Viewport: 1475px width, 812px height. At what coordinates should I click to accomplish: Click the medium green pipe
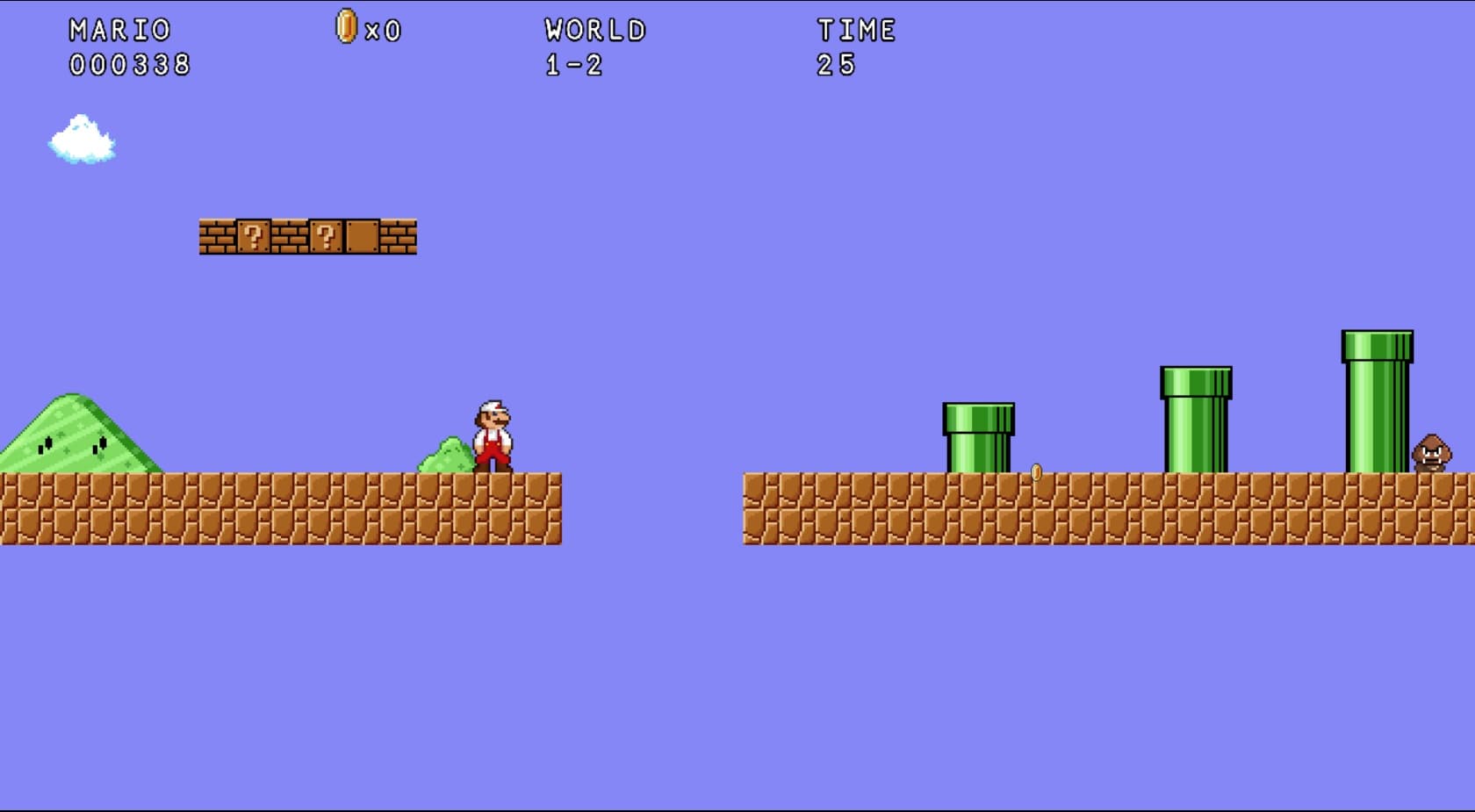click(x=1196, y=417)
